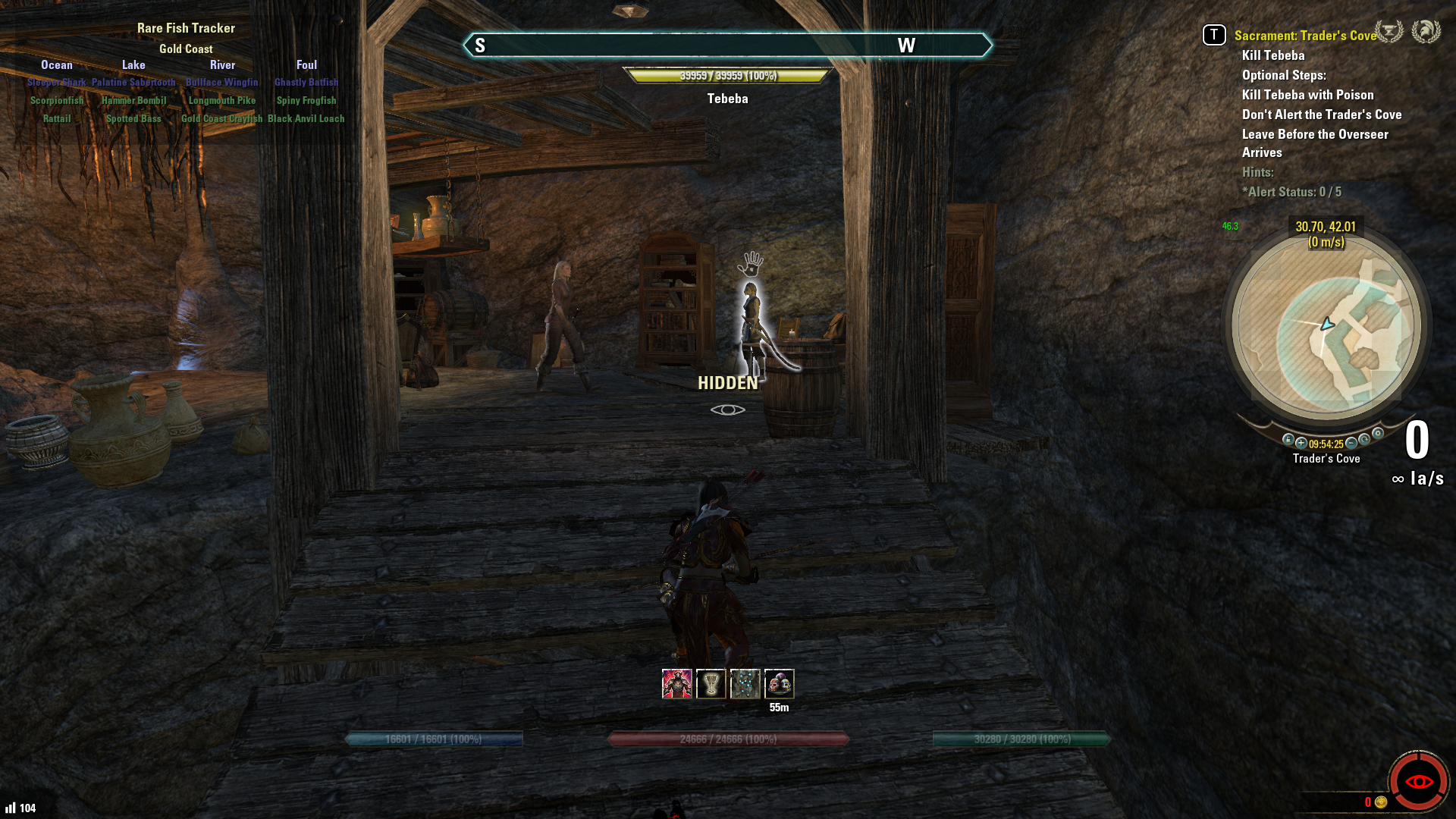This screenshot has height=819, width=1456.
Task: Open minimap settings gear button
Action: coord(1378,434)
